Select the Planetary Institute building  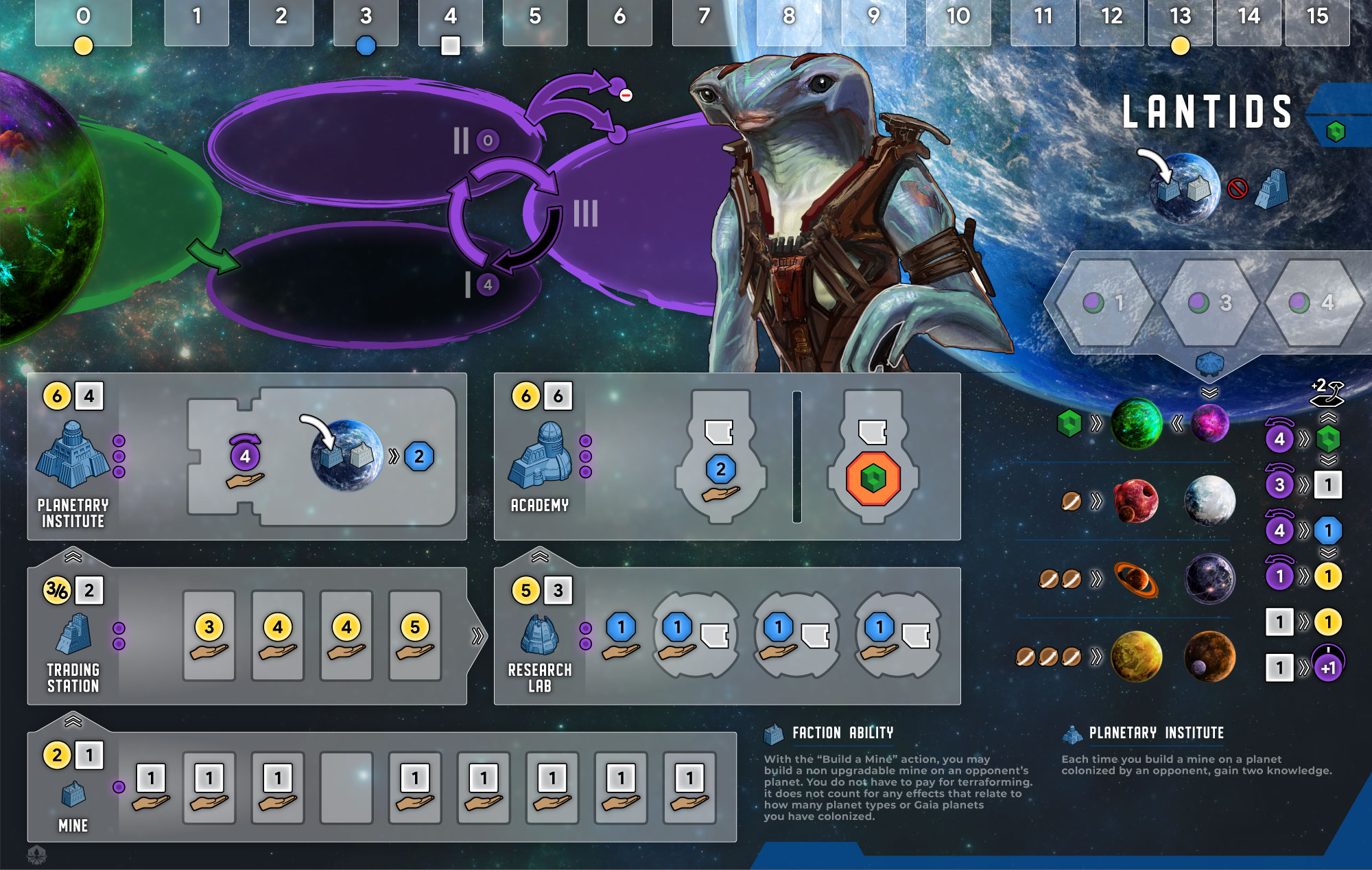pos(71,455)
